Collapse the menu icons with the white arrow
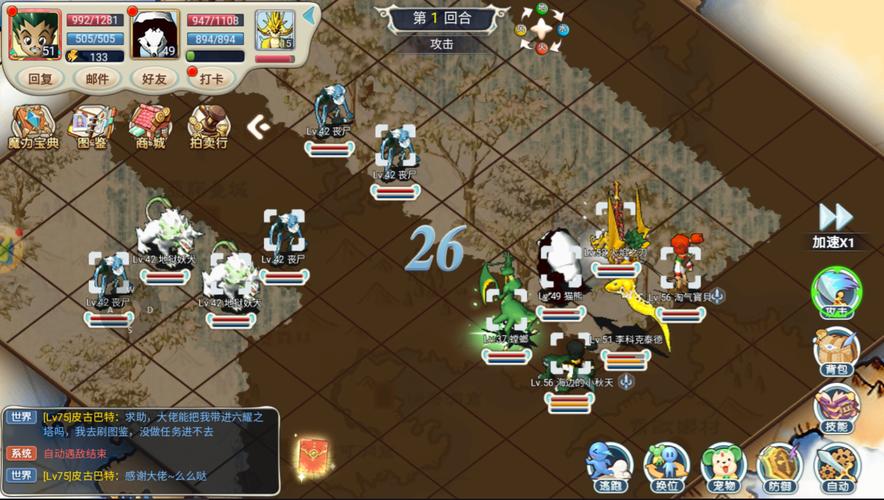This screenshot has height=500, width=884. pos(258,126)
